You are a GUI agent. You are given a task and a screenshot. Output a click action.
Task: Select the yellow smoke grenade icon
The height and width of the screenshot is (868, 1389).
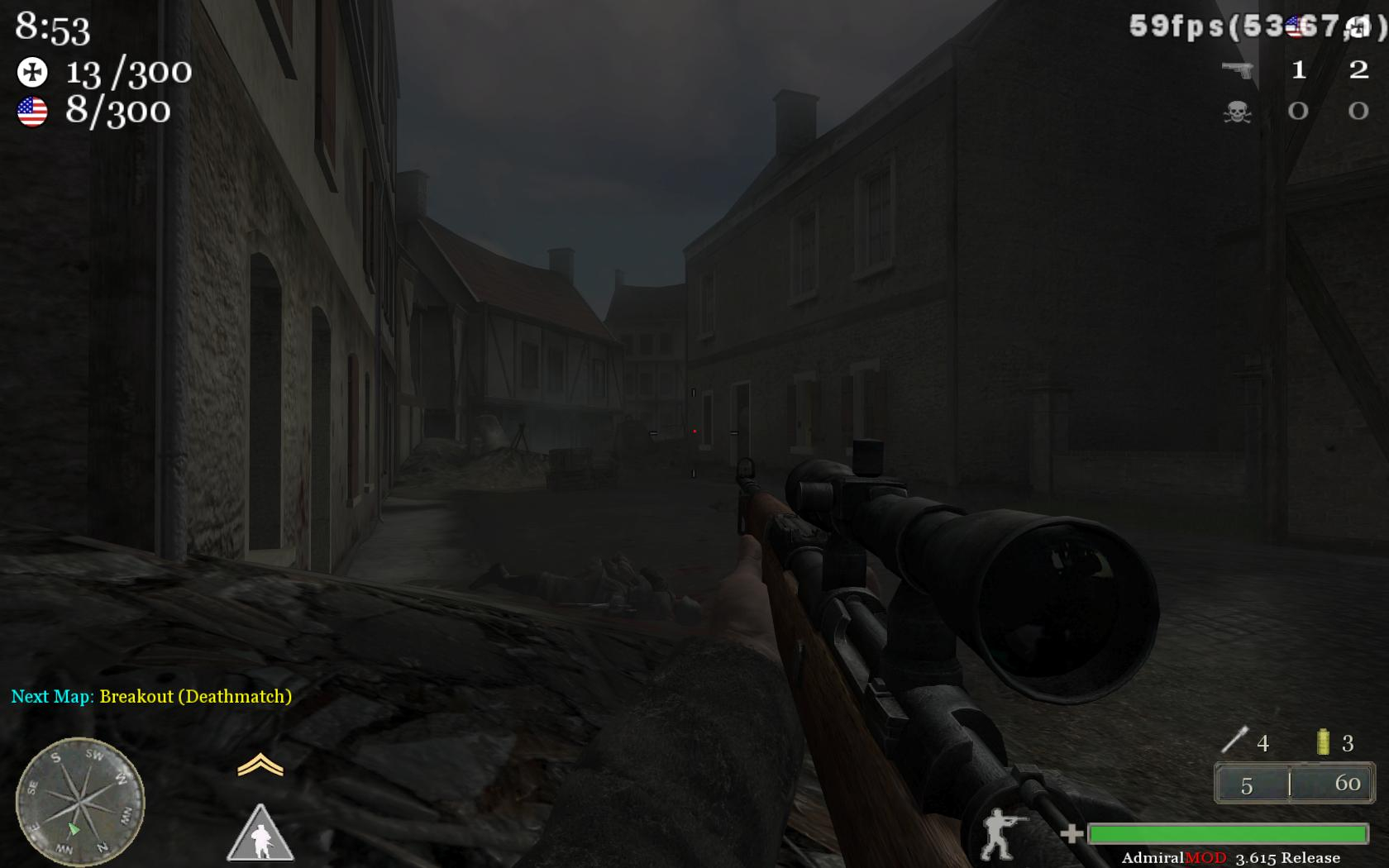pos(1323,742)
